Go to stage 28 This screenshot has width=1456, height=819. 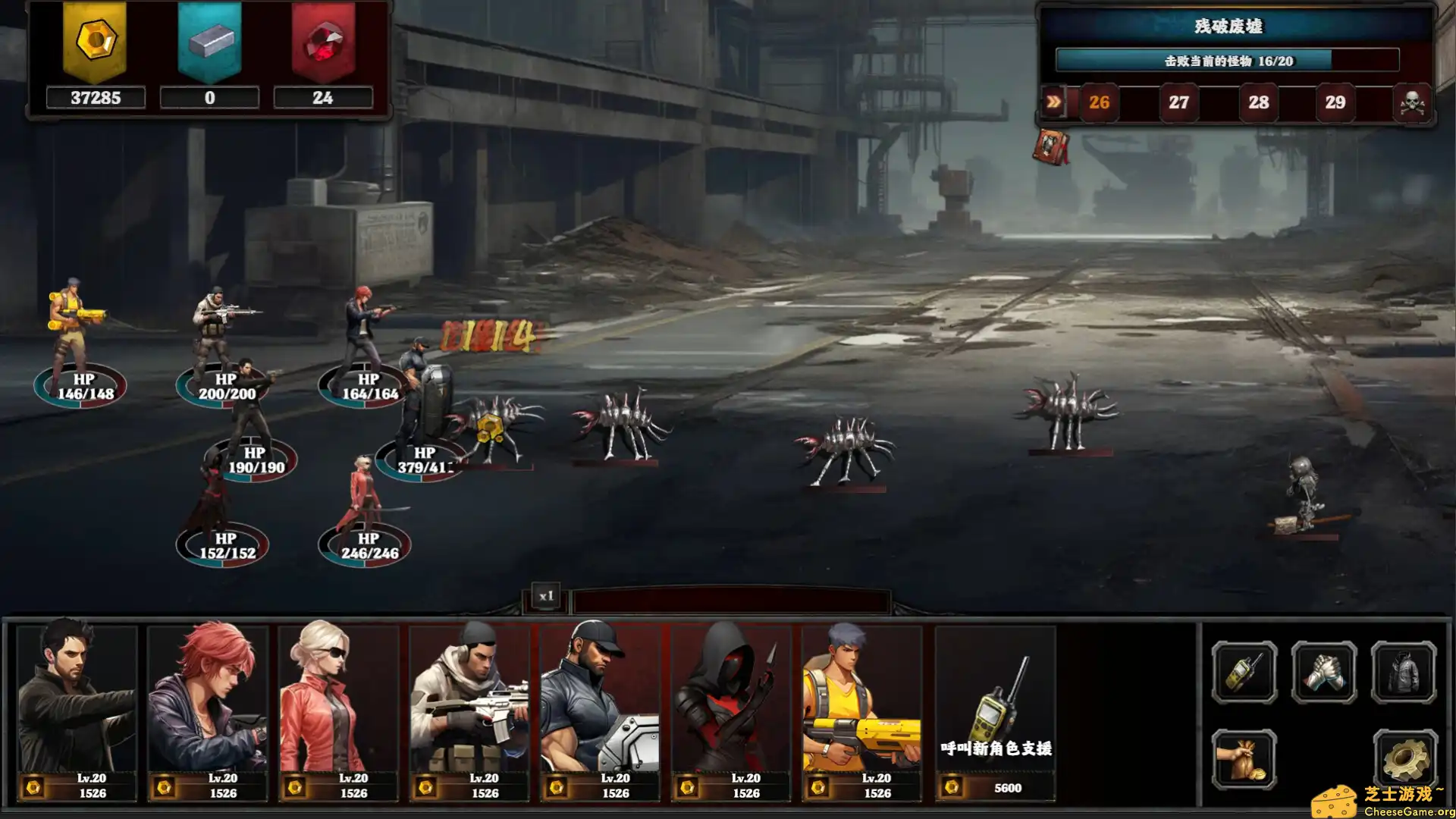point(1258,102)
